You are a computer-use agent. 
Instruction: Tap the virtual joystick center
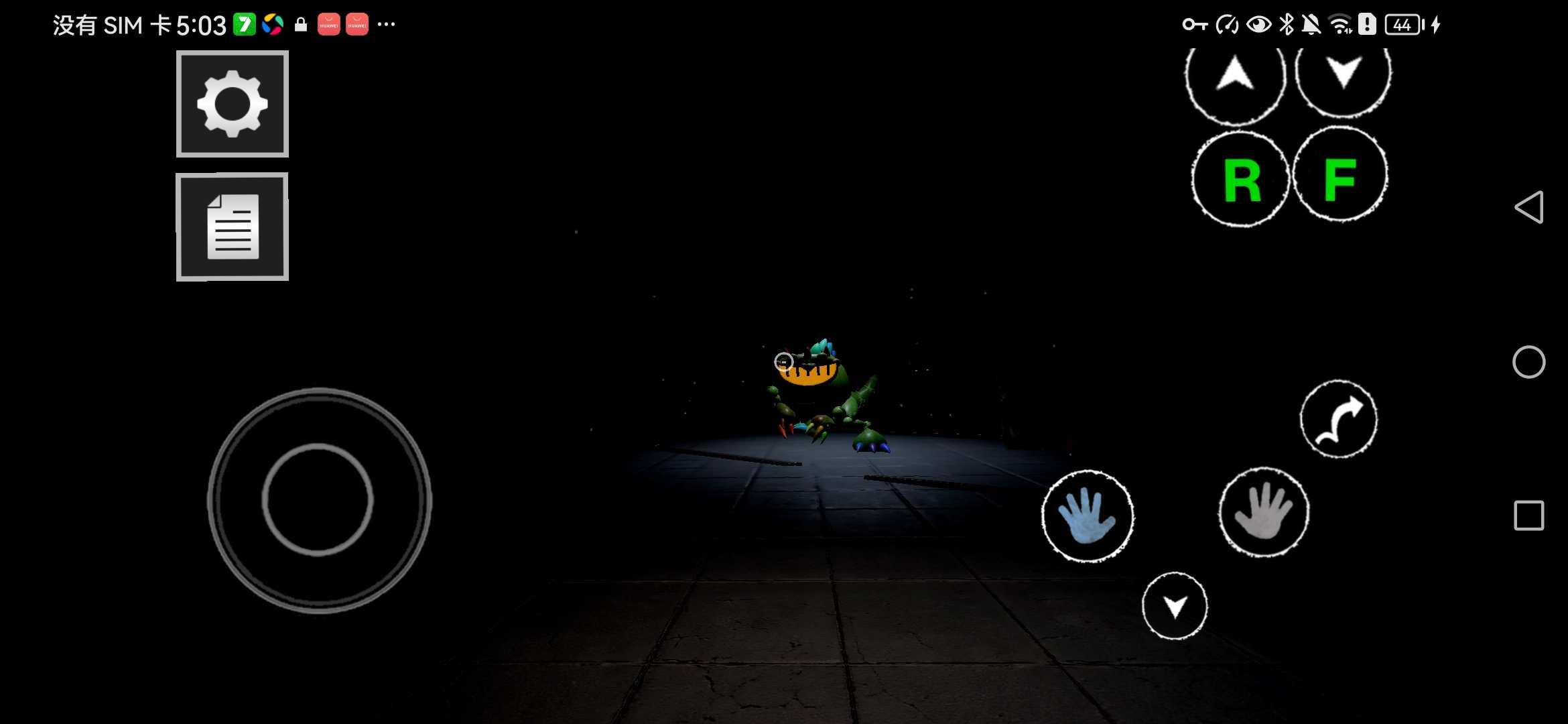318,499
